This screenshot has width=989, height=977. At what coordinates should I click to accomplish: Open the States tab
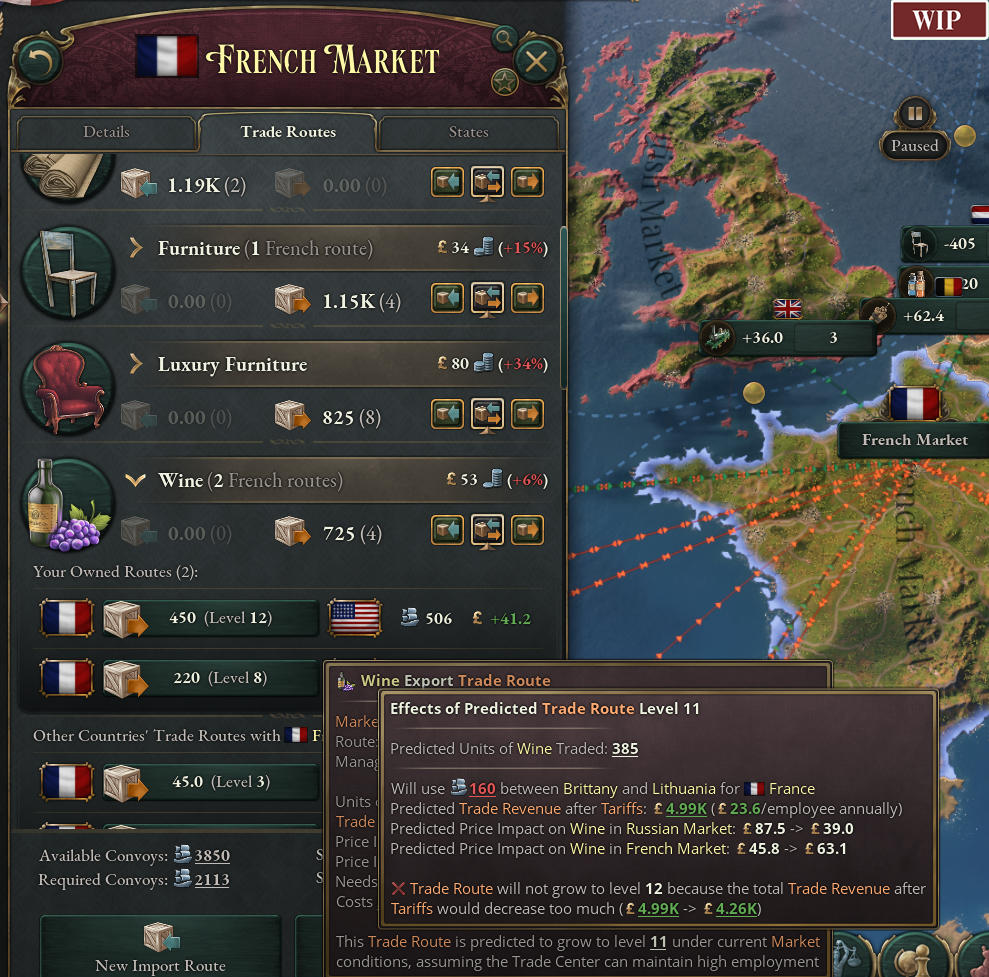468,132
